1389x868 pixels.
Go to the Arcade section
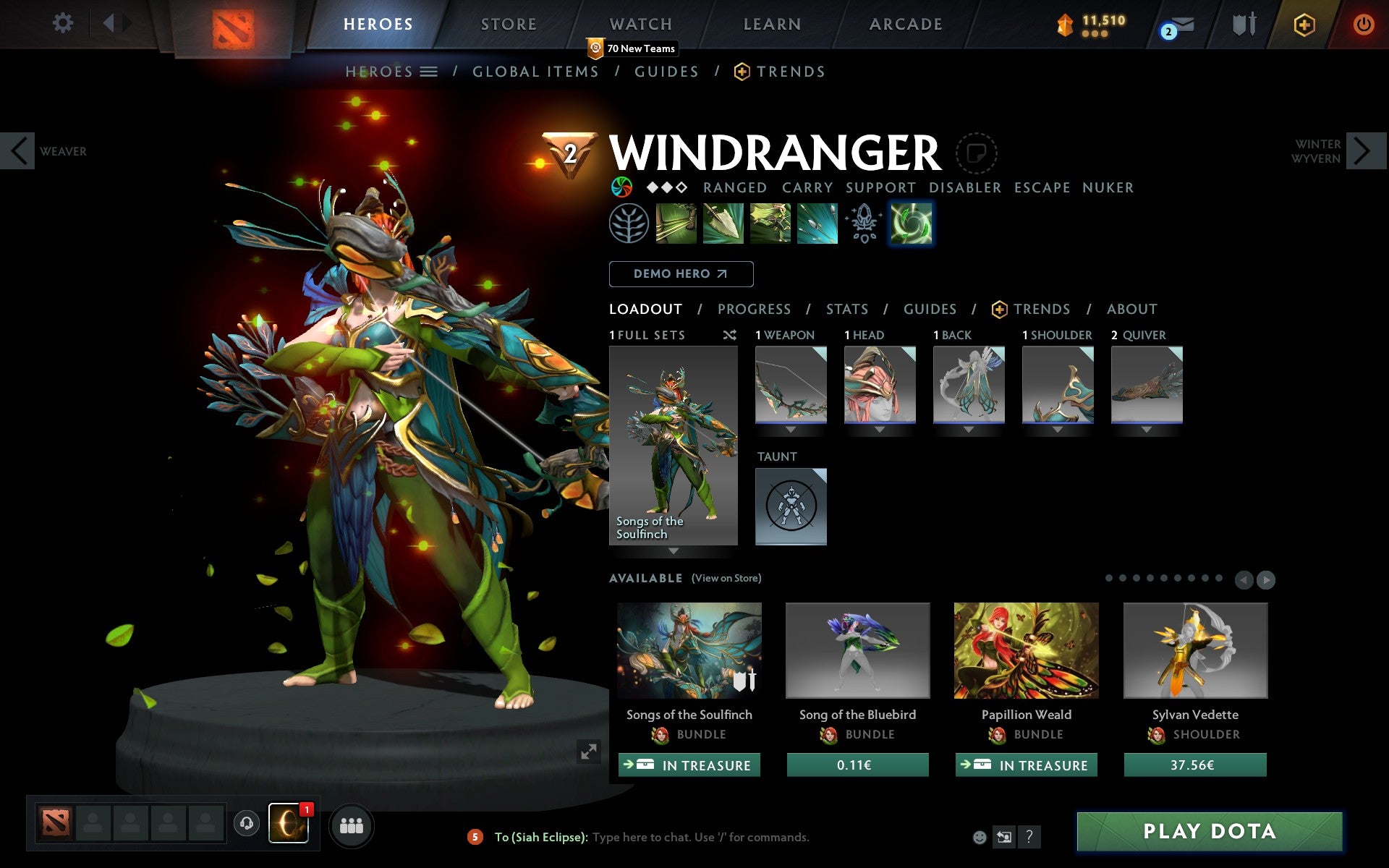click(x=906, y=25)
